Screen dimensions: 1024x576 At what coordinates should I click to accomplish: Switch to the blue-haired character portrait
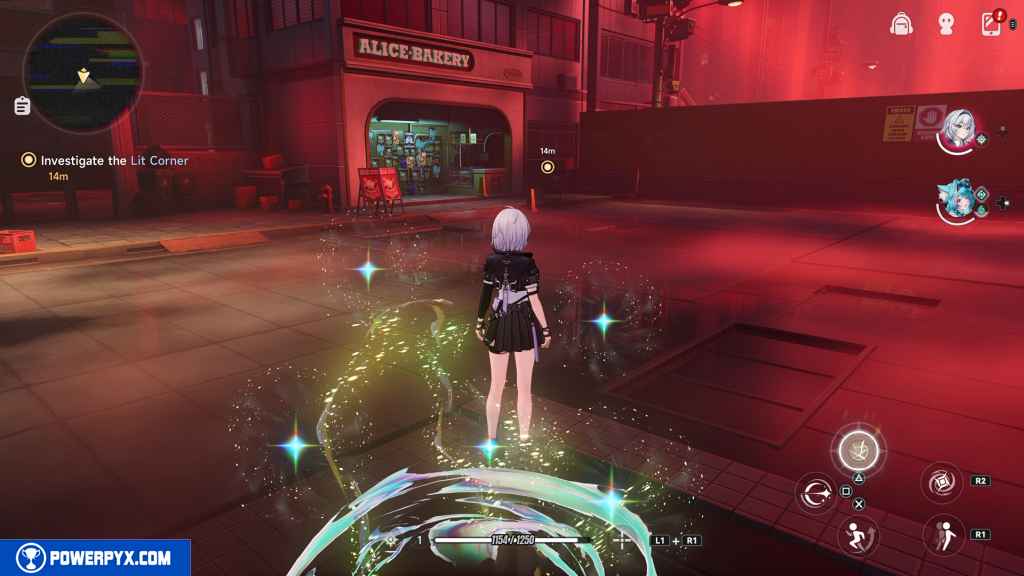(956, 202)
